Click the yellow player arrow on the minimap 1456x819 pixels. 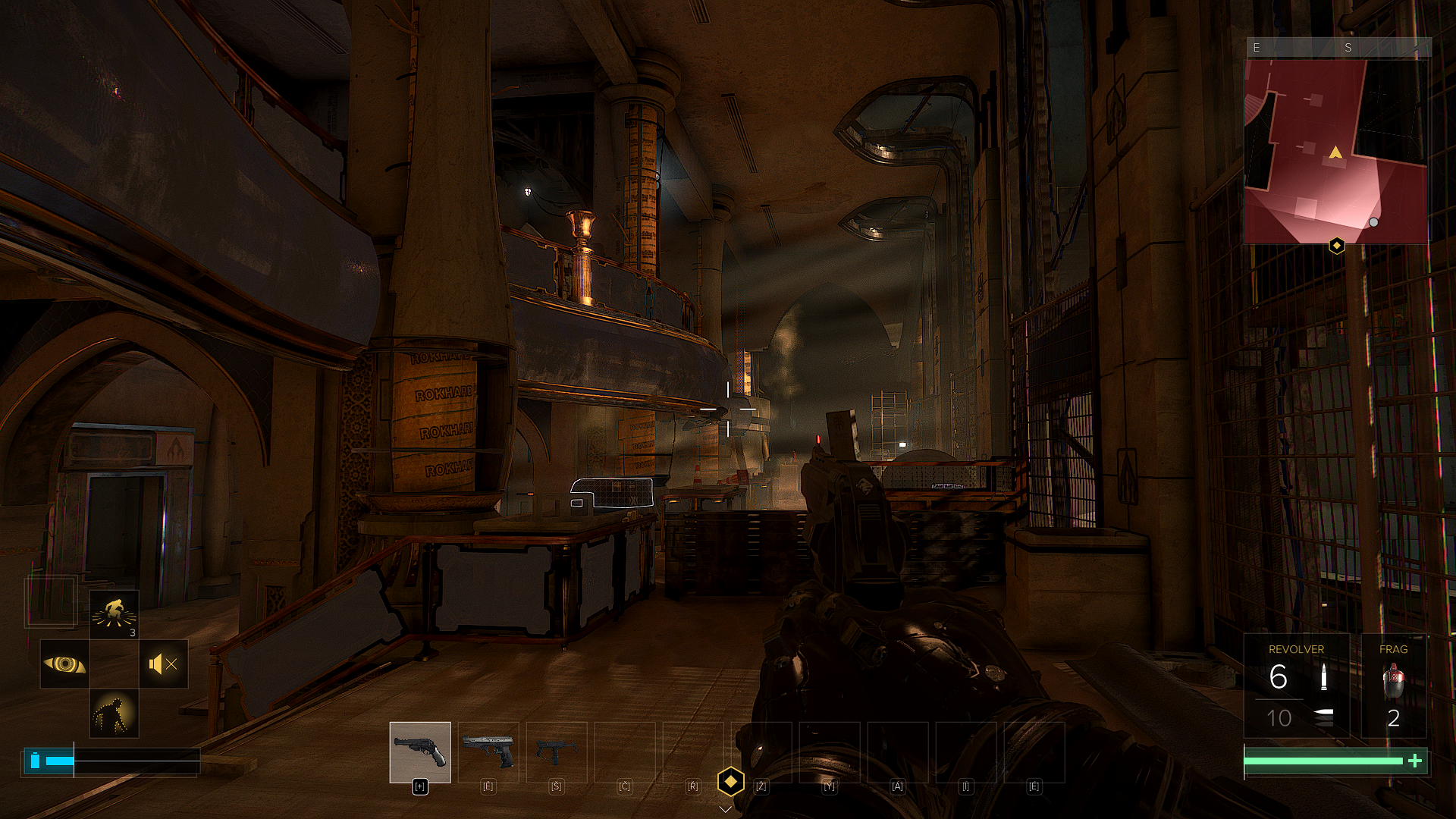point(1335,153)
